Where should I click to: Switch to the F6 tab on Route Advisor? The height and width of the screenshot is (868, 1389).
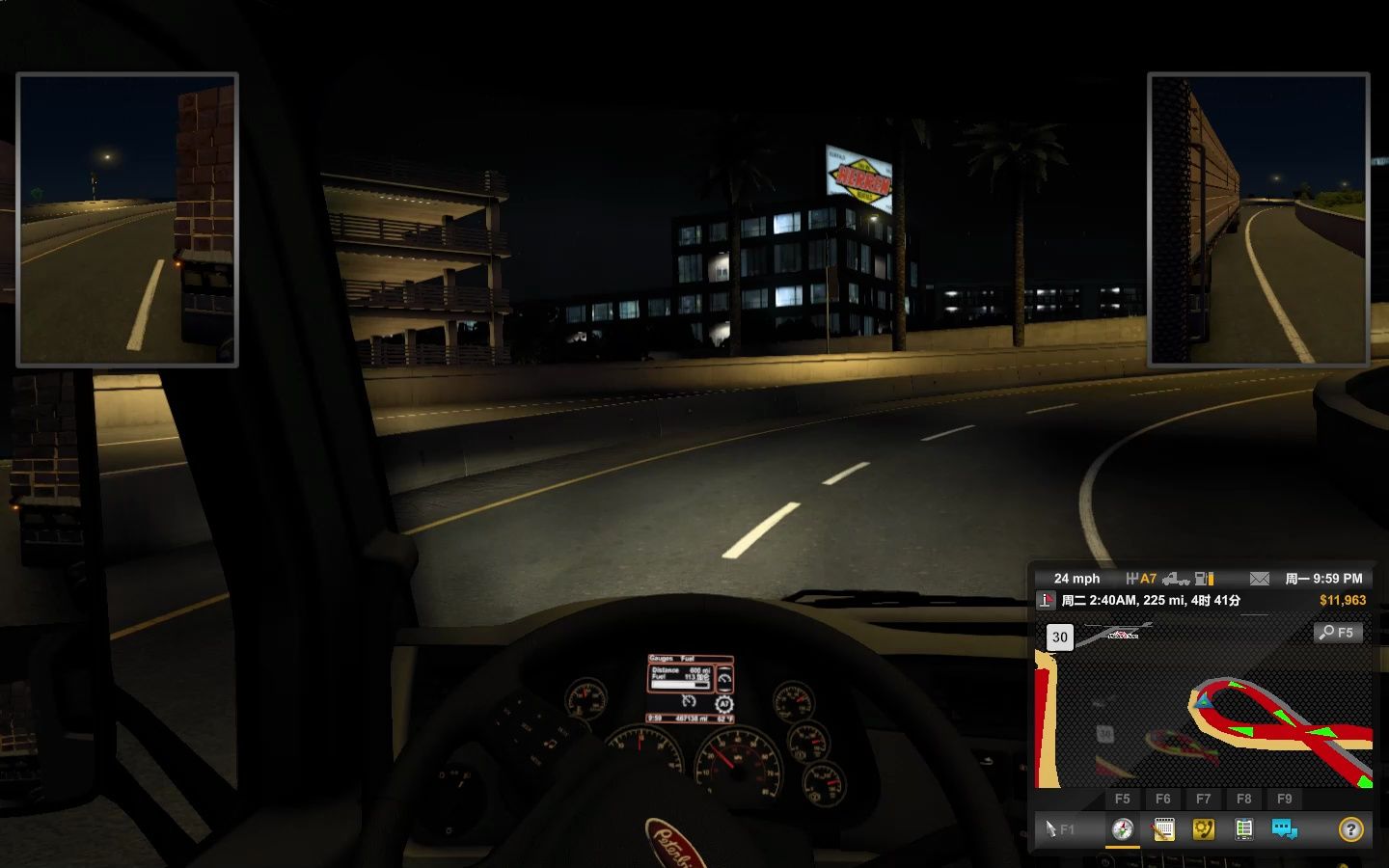coord(1164,799)
